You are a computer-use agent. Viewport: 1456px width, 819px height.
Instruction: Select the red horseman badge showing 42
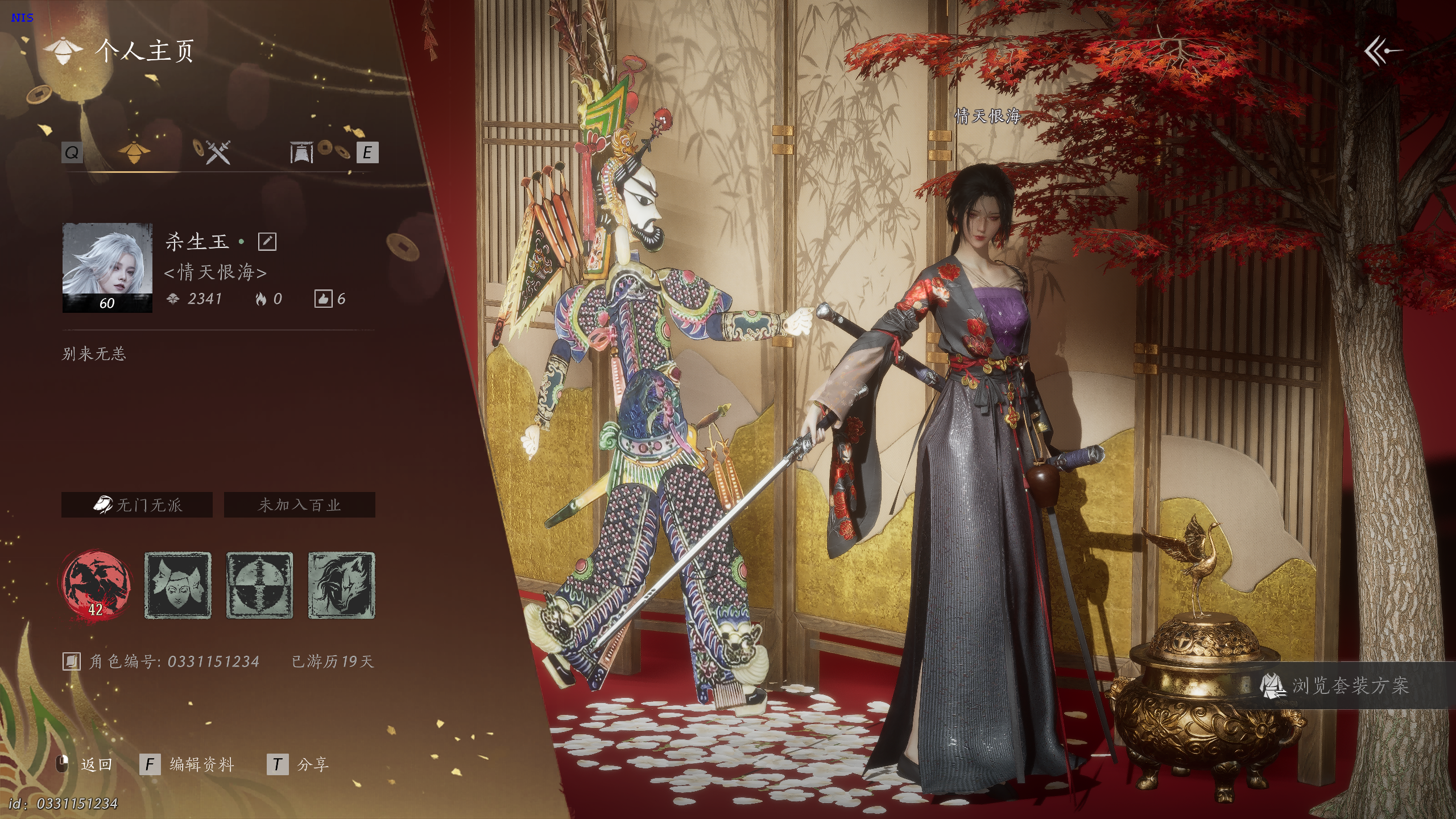tap(96, 585)
